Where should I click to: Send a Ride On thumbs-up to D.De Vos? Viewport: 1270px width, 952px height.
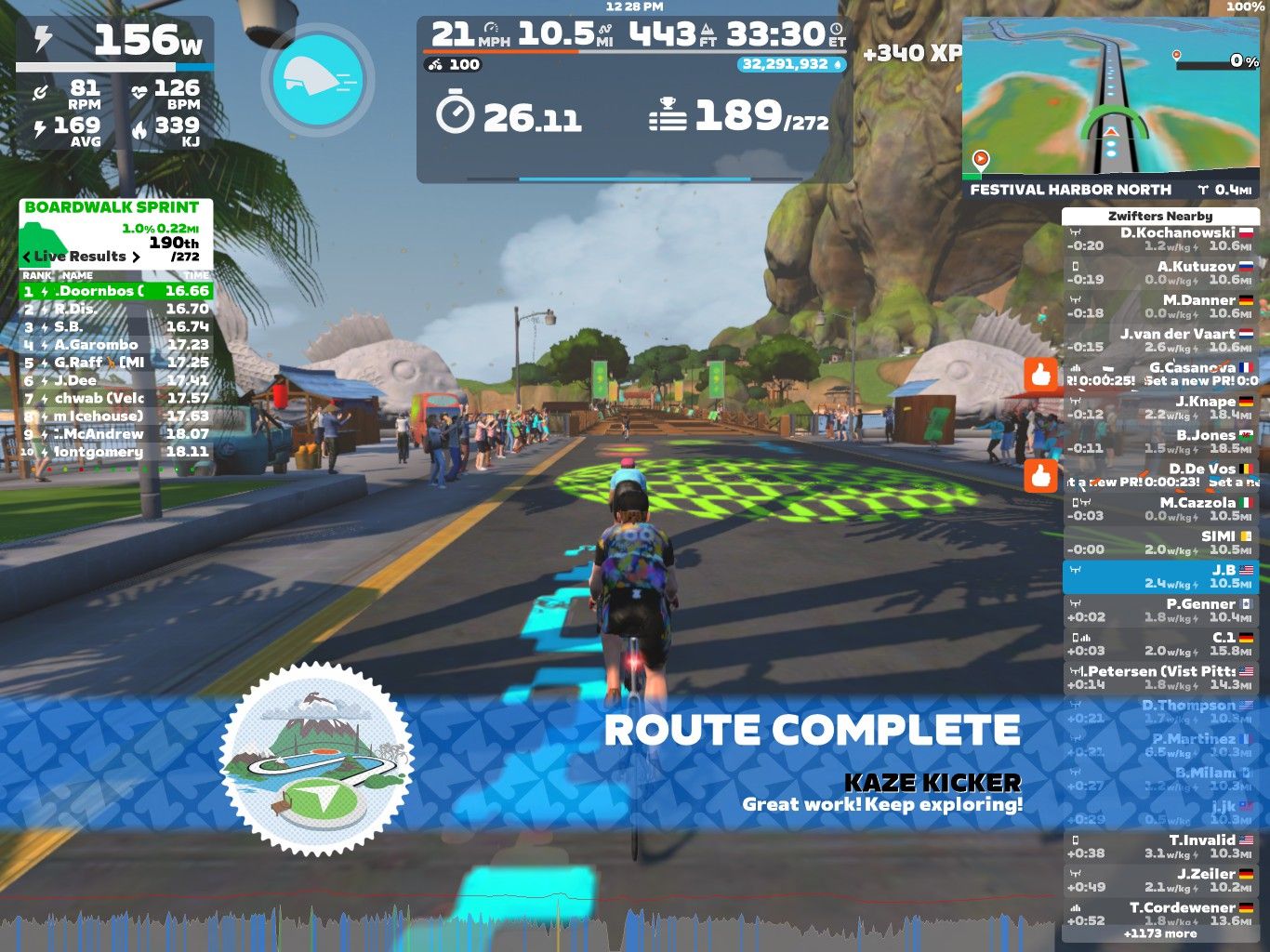(1041, 475)
